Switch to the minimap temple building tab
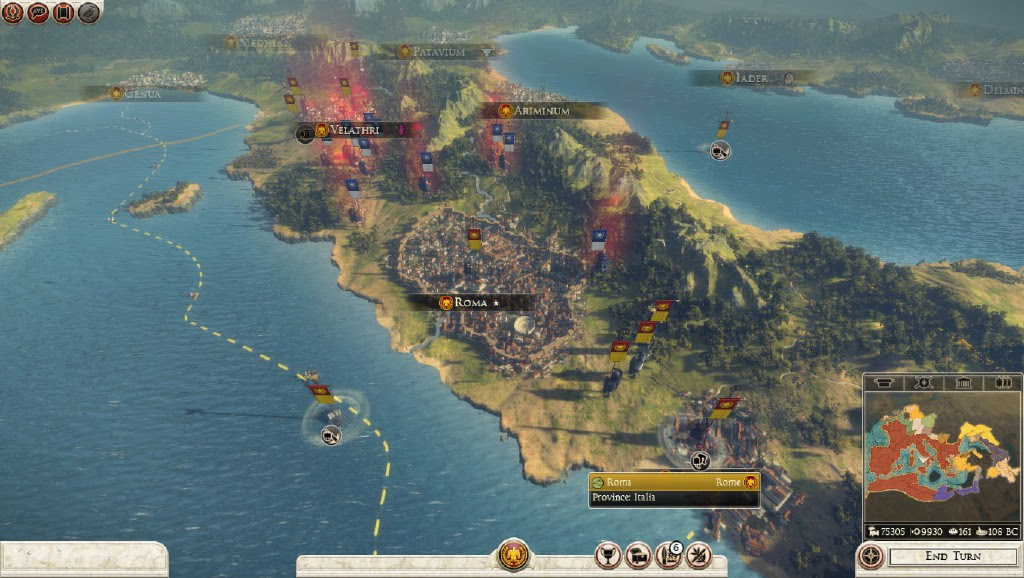This screenshot has width=1024, height=578. pos(963,383)
